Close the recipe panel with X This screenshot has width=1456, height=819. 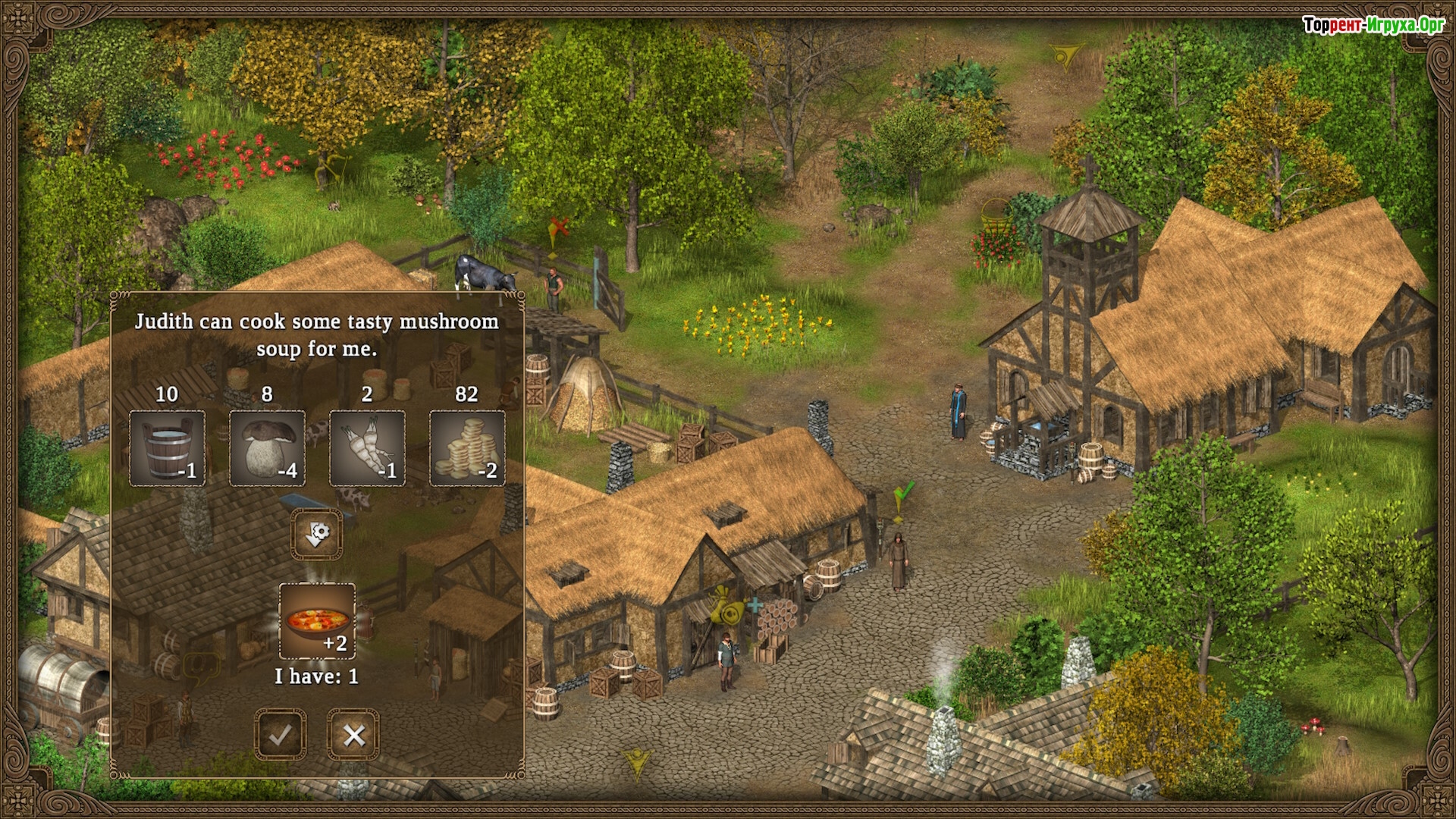[x=353, y=734]
